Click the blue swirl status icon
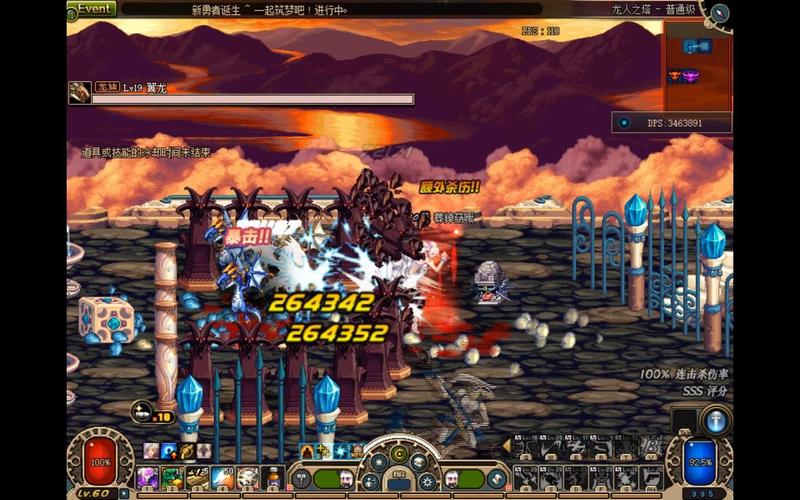This screenshot has height=500, width=800. click(x=342, y=451)
